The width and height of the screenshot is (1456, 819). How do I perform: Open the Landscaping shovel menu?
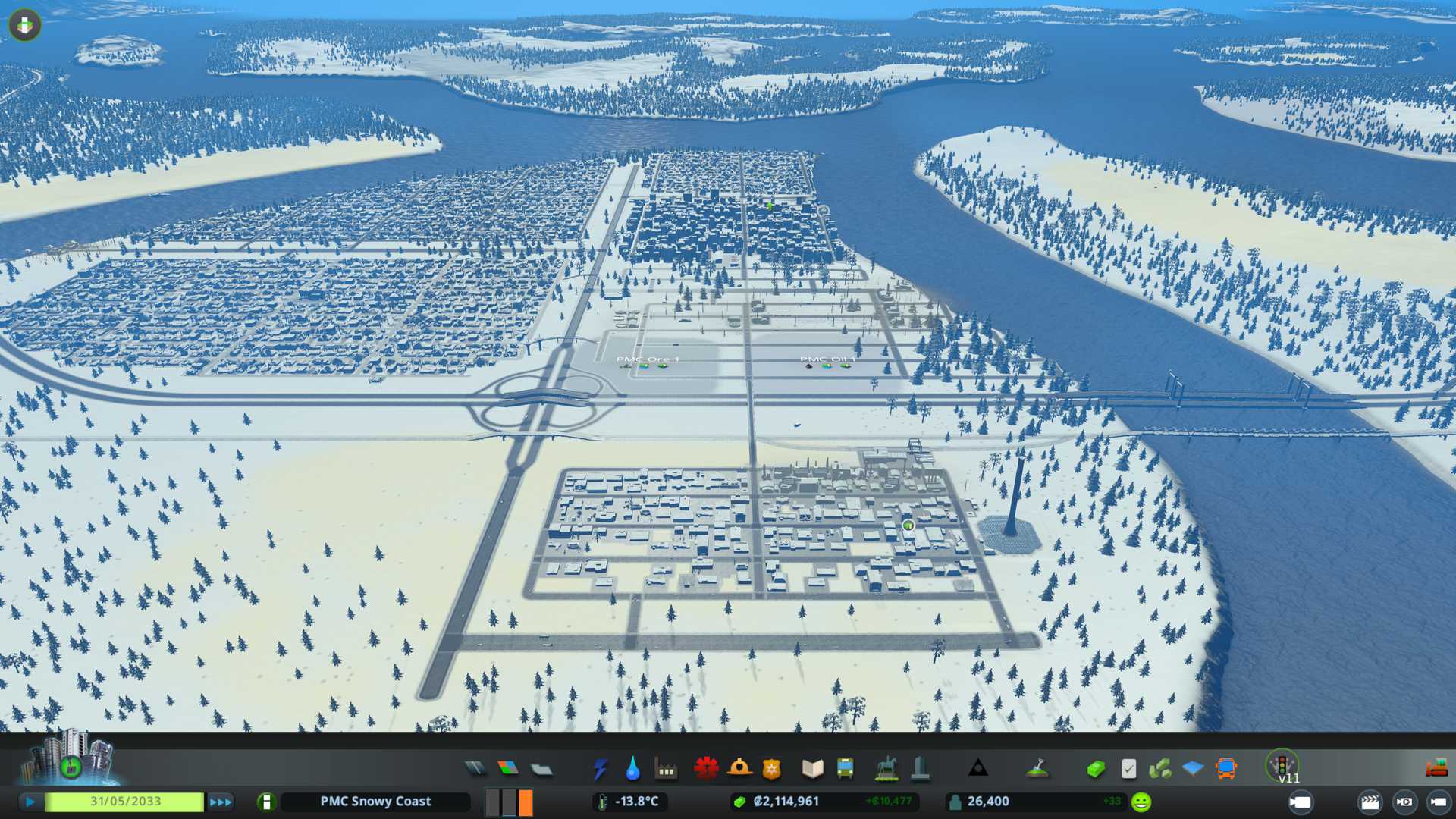(x=1037, y=769)
